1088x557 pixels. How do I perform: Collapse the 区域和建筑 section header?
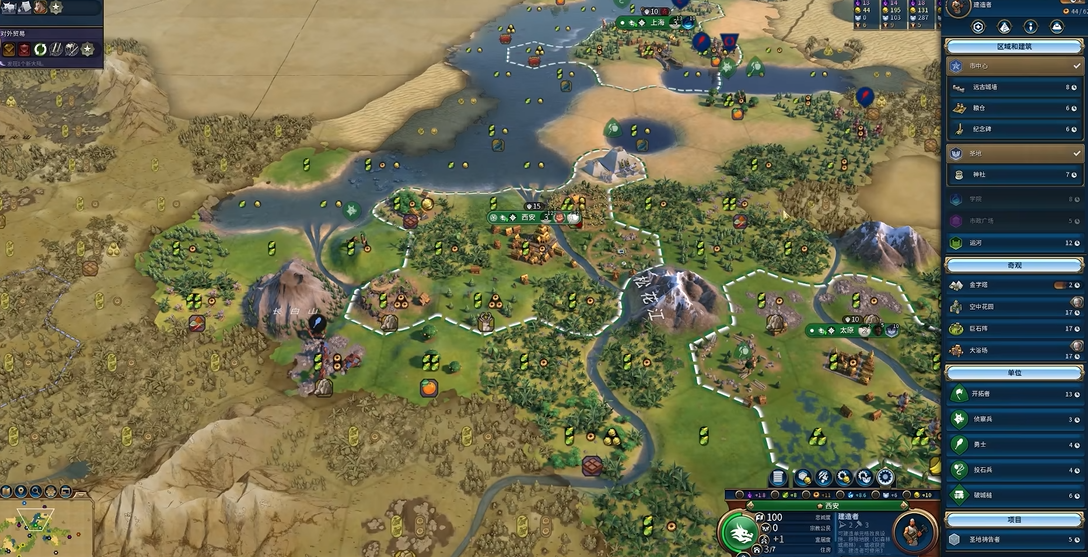(1014, 47)
